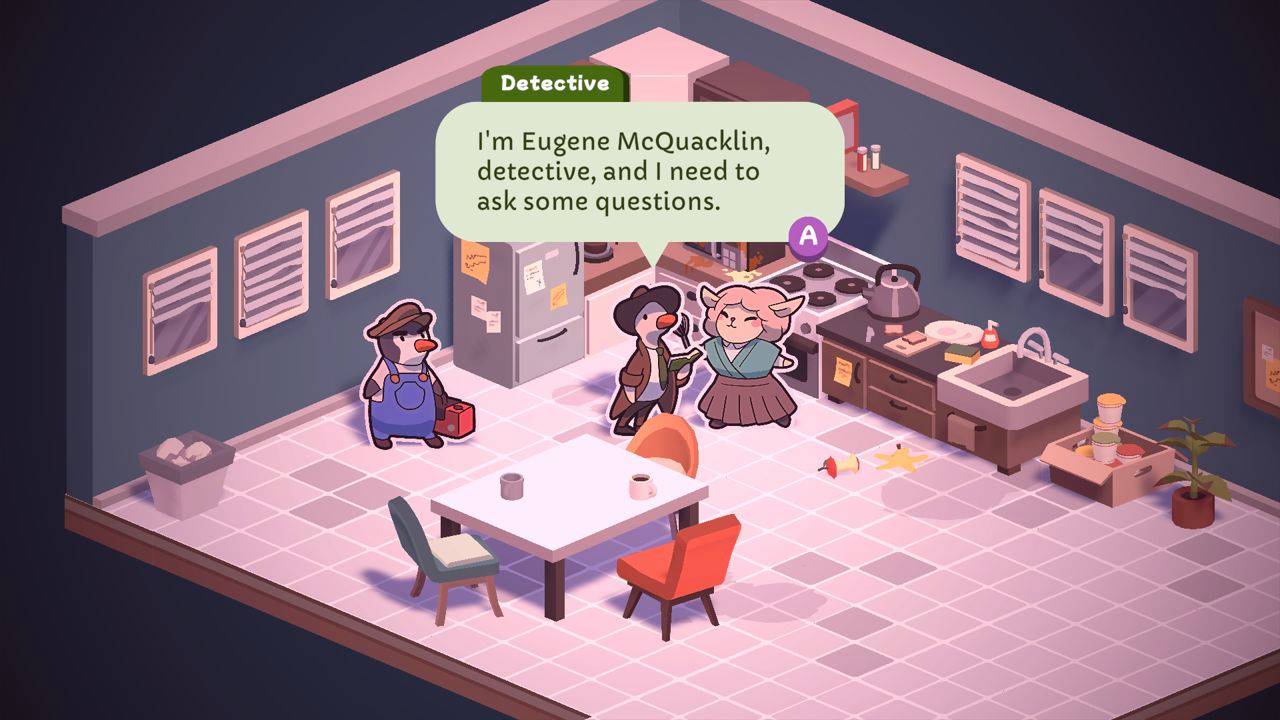Advance the Detective's speech bubble dialogue
The height and width of the screenshot is (720, 1280).
(809, 236)
